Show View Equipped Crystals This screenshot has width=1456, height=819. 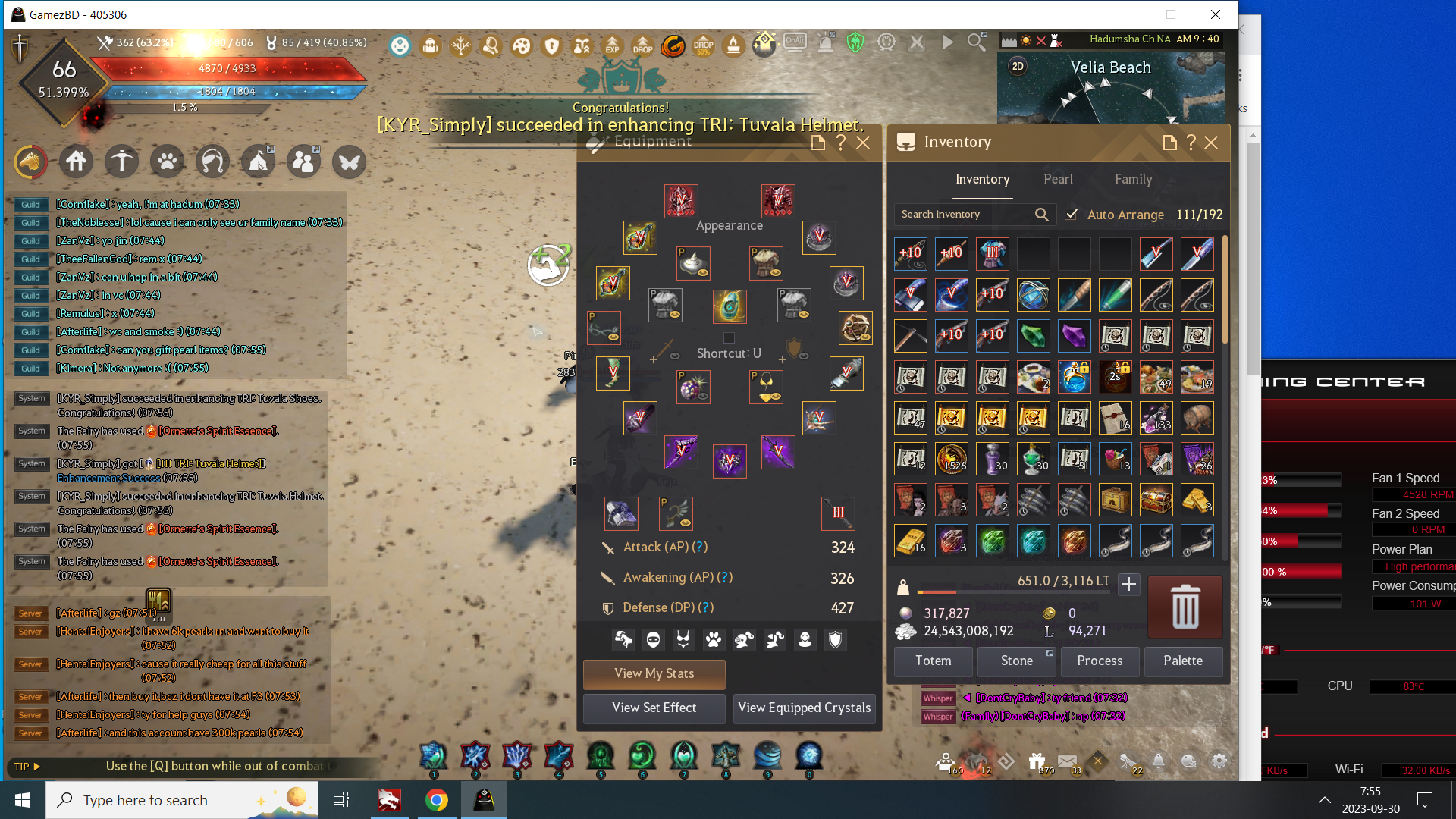coord(804,708)
